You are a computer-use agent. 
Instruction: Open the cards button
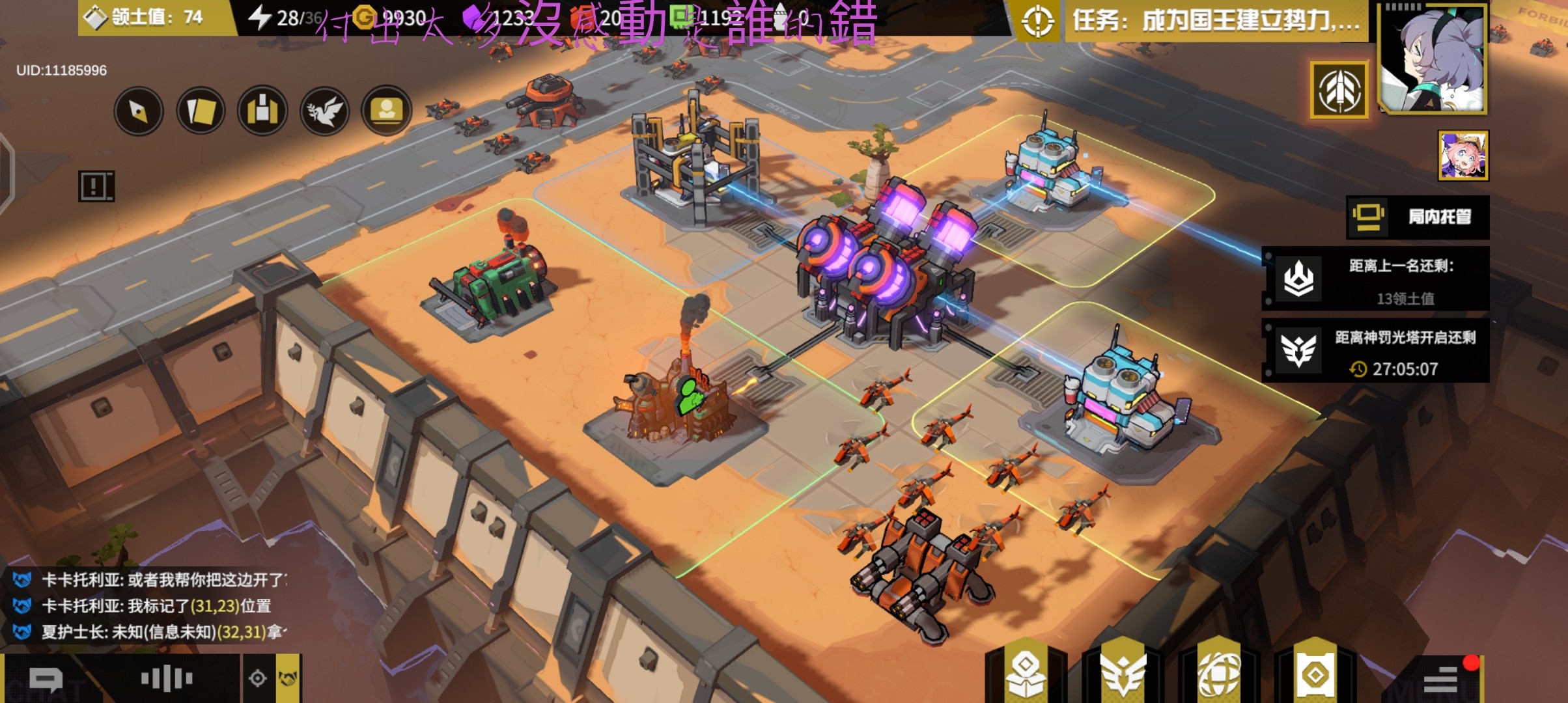[x=201, y=111]
